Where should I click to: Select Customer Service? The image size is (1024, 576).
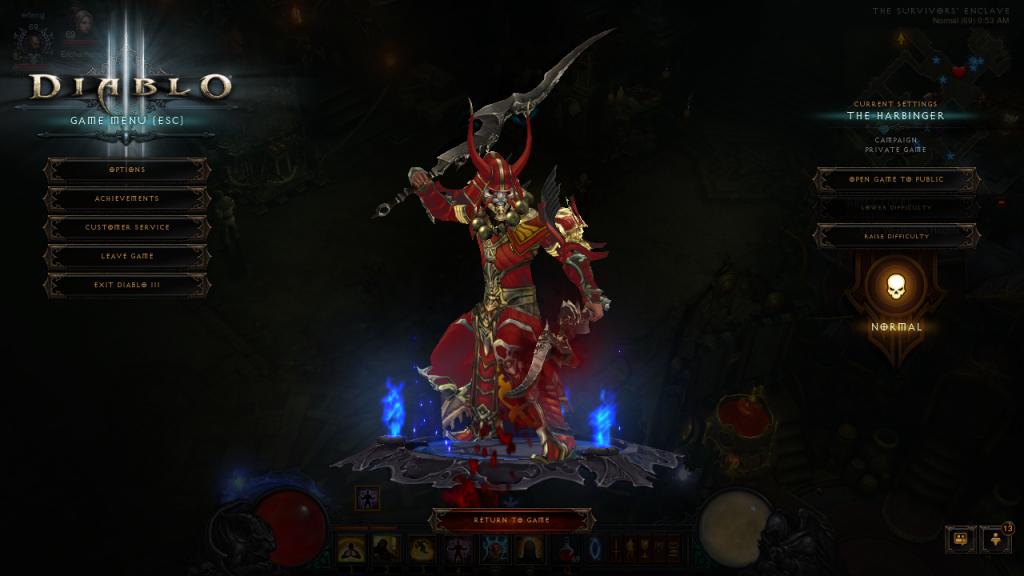pos(127,228)
